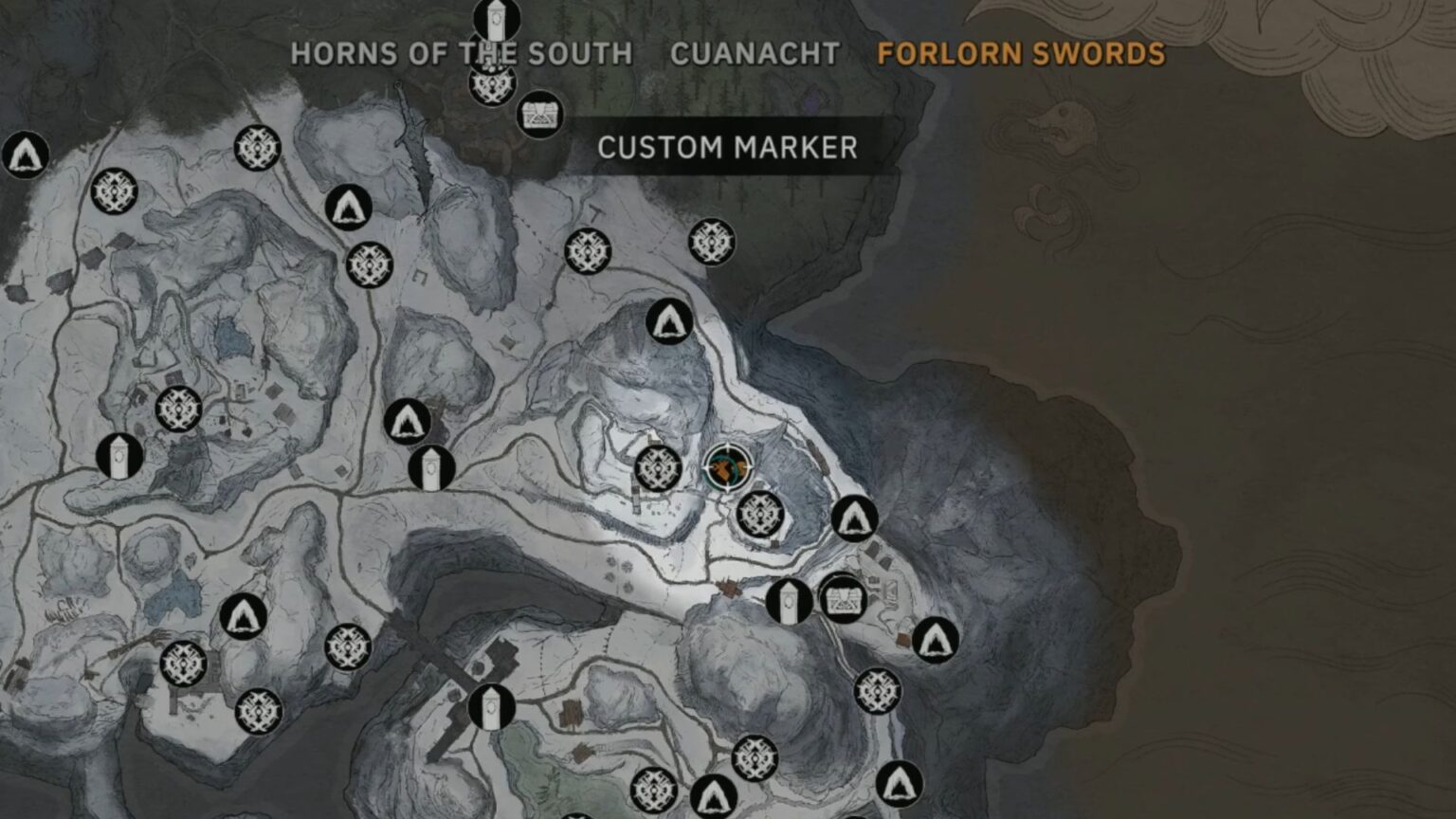The image size is (1456, 819).
Task: Select the tower icon at bottom center
Action: [489, 707]
